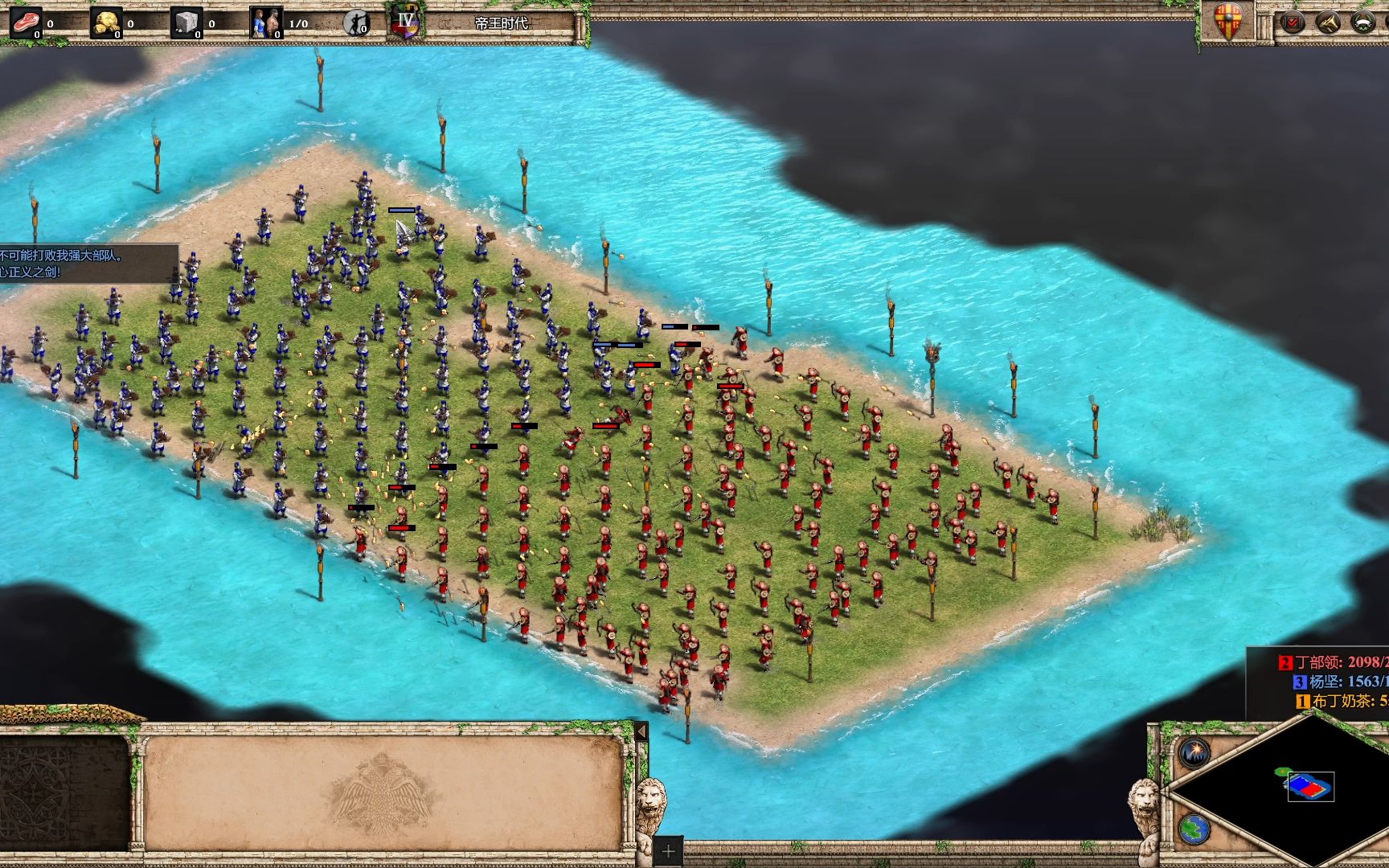The image size is (1389, 868).
Task: Open objectives via red checkmark button
Action: click(x=1293, y=23)
